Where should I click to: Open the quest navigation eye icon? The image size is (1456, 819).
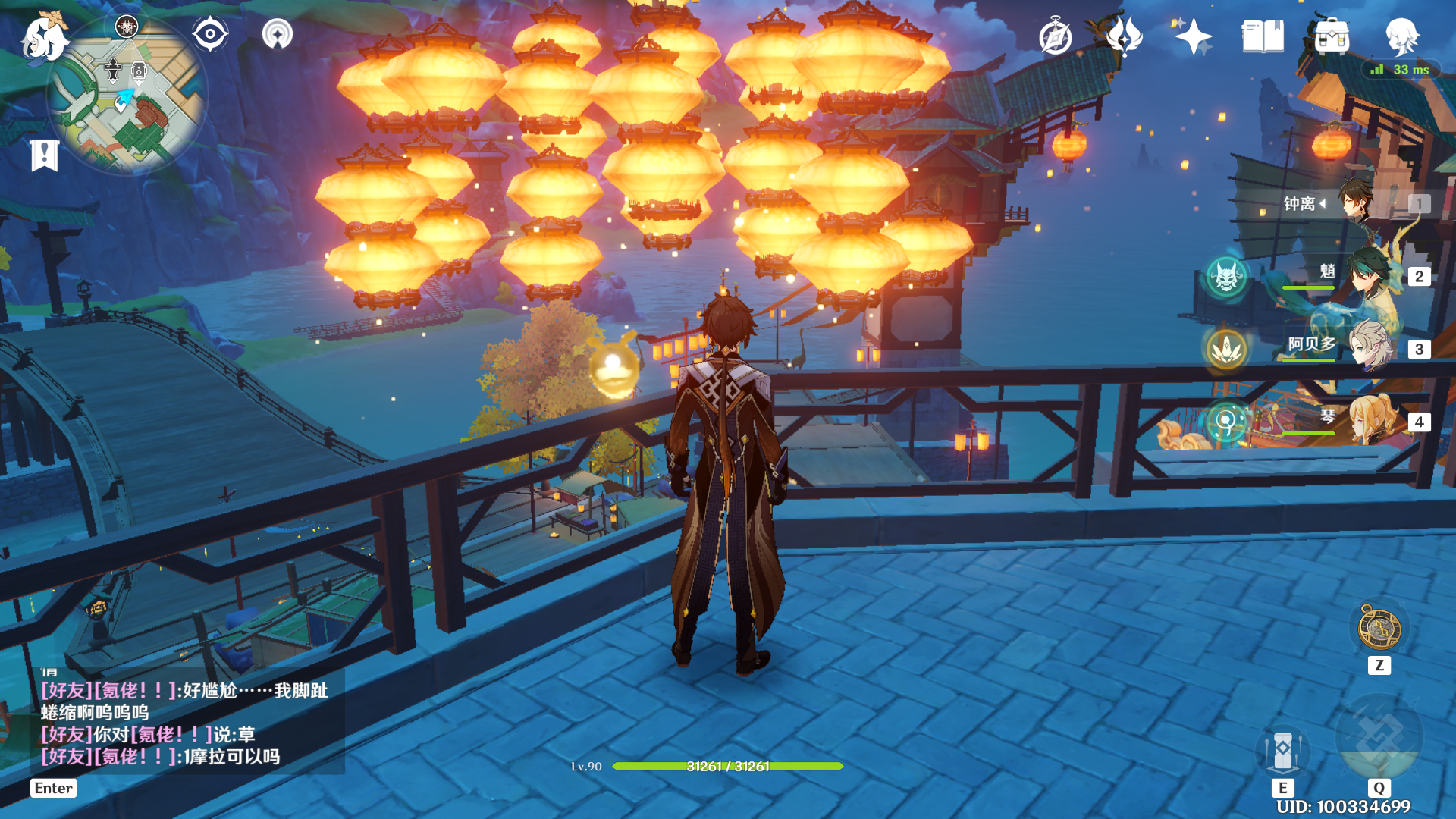pos(210,34)
